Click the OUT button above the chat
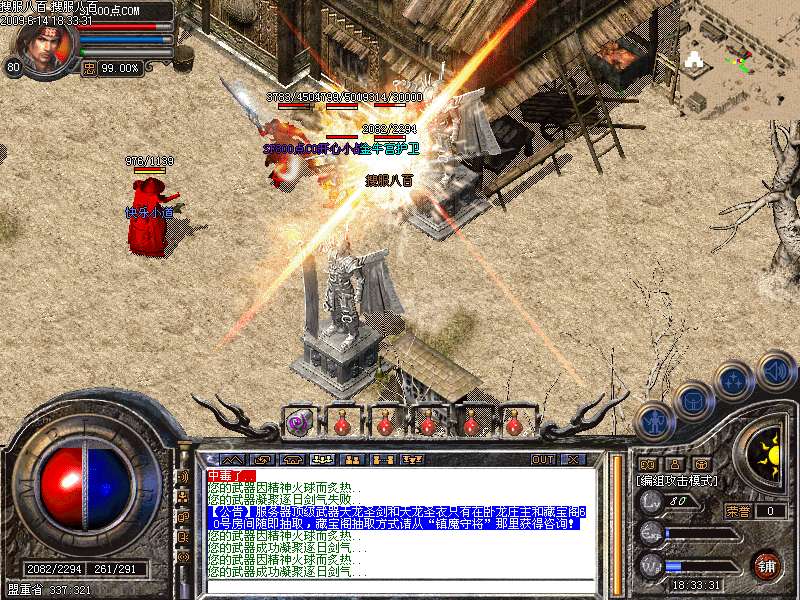 point(542,460)
